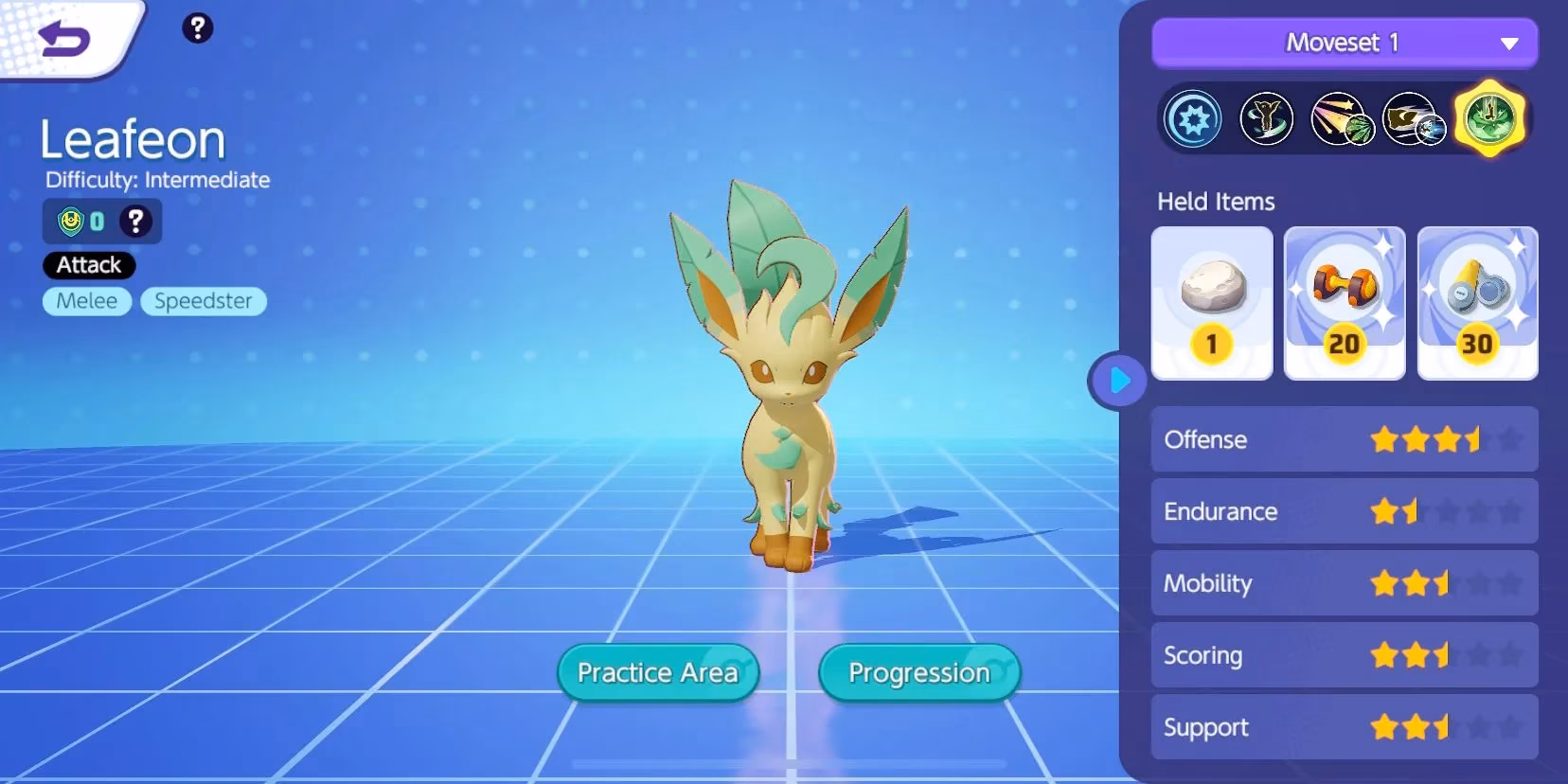View the yellow-framed Unite move icon
Screen dimensions: 1568x784
tap(1491, 120)
